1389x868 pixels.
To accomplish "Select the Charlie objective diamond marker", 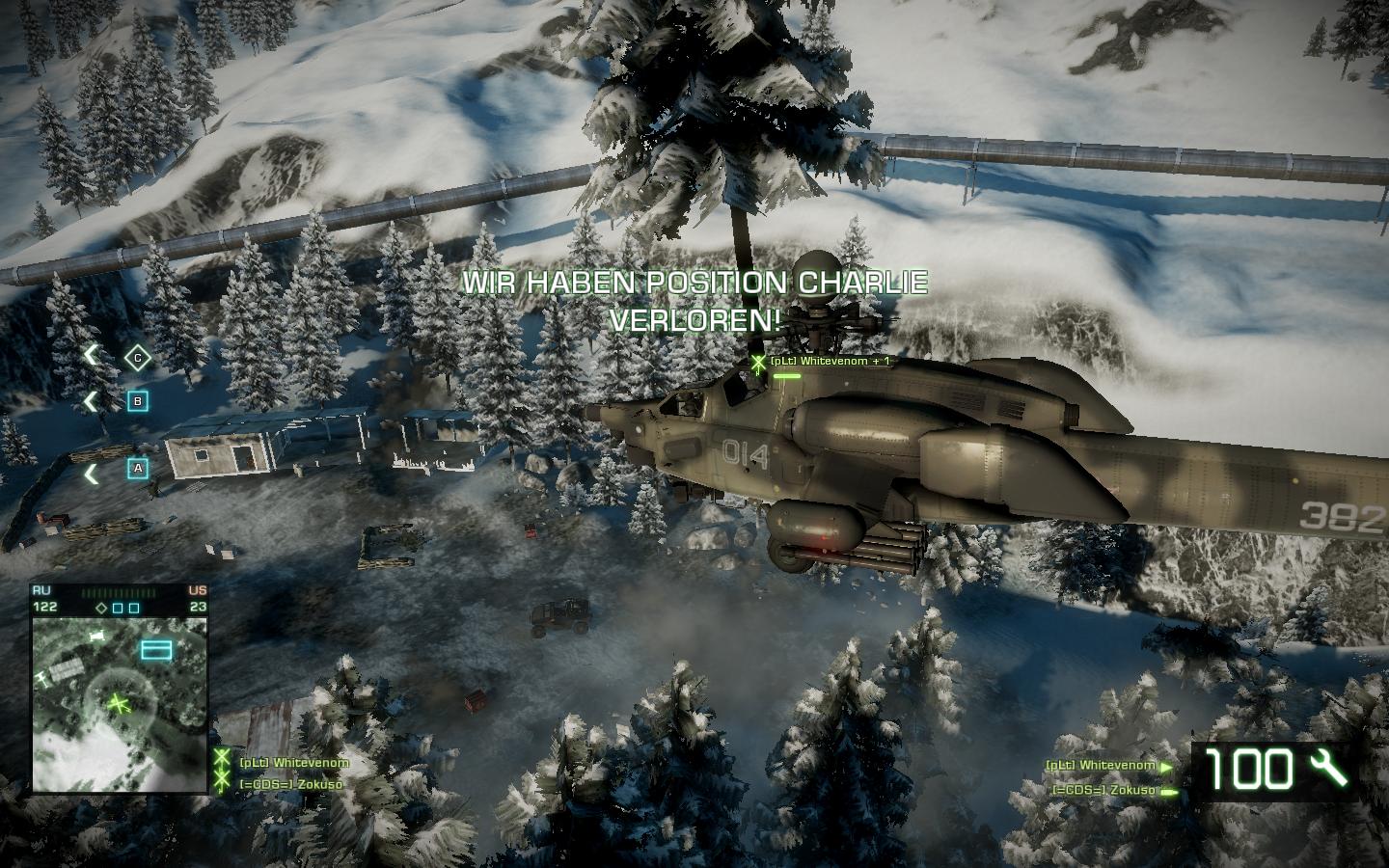I will (x=138, y=358).
